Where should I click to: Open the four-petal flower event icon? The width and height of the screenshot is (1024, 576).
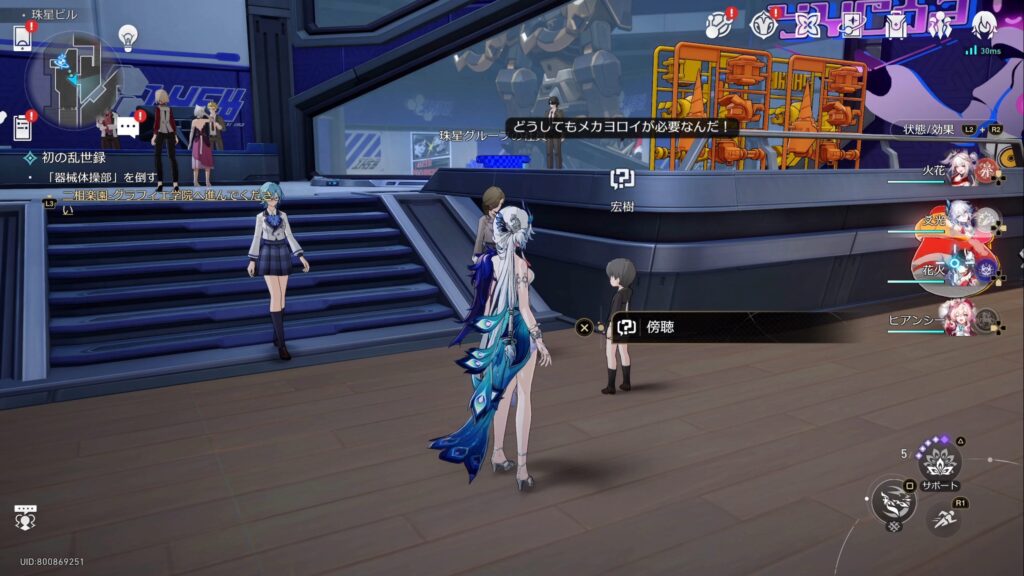pyautogui.click(x=806, y=26)
